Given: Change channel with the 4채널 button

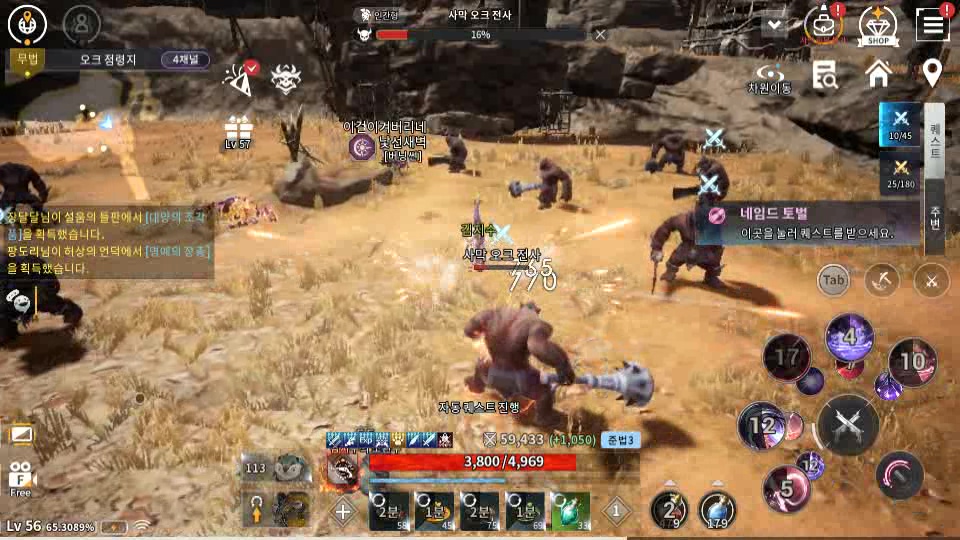Looking at the screenshot, I should [185, 59].
